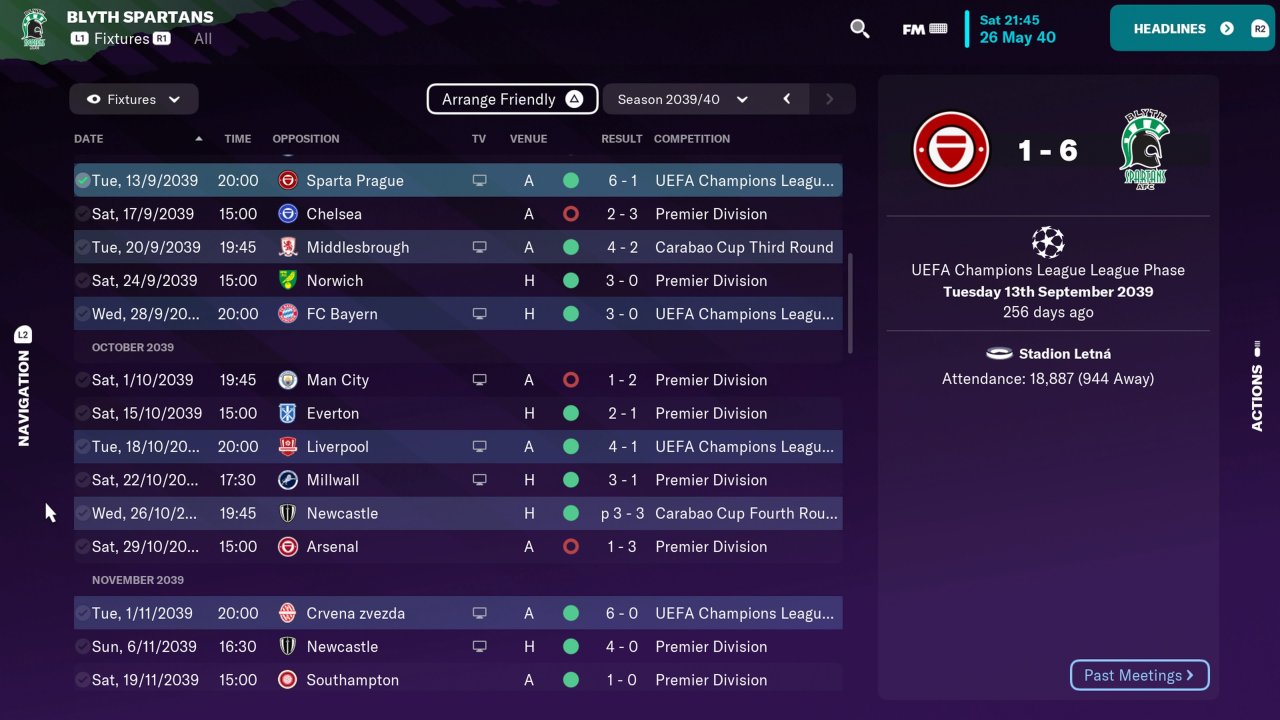
Task: Sort fixtures by the Date column
Action: (89, 139)
